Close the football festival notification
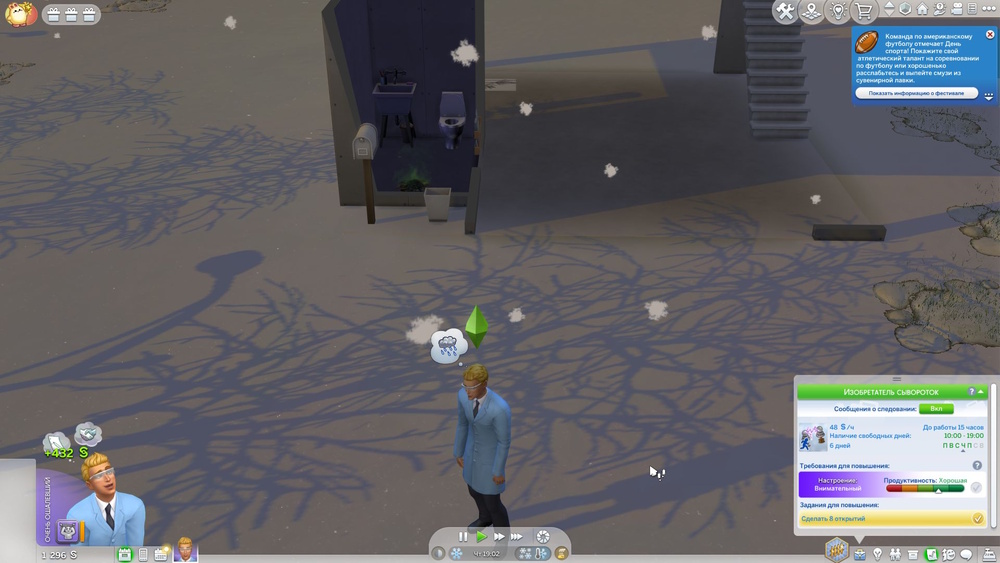Viewport: 1000px width, 563px height. (x=990, y=34)
